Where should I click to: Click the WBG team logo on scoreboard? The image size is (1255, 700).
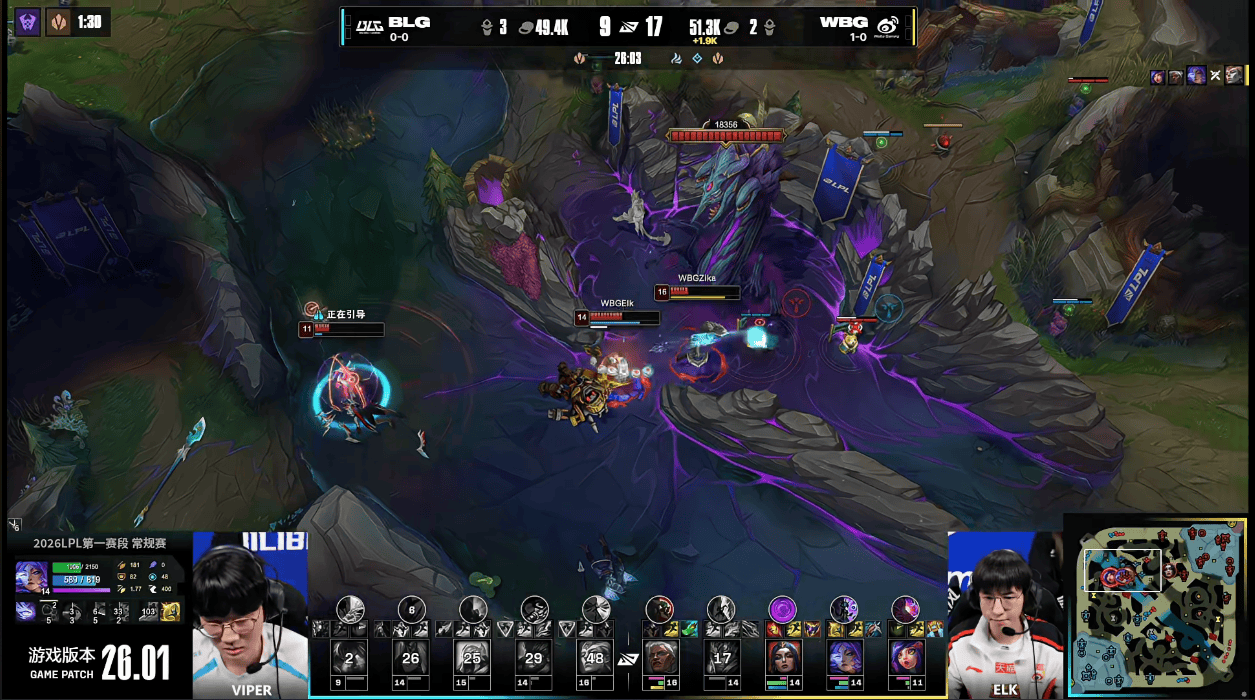tap(888, 26)
